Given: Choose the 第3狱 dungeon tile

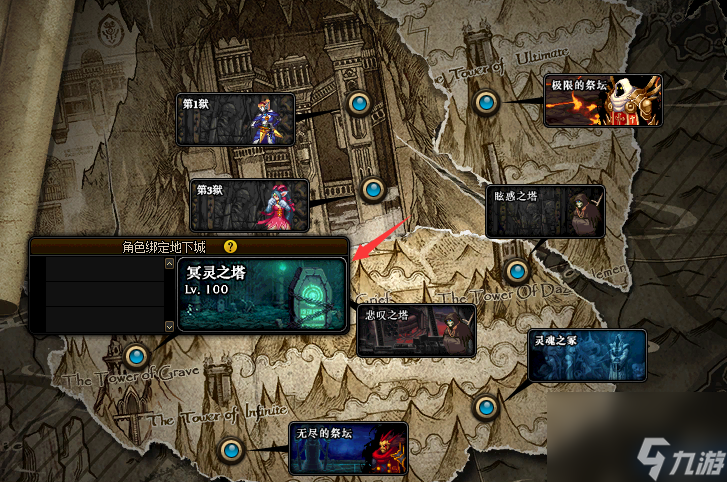Looking at the screenshot, I should (249, 205).
